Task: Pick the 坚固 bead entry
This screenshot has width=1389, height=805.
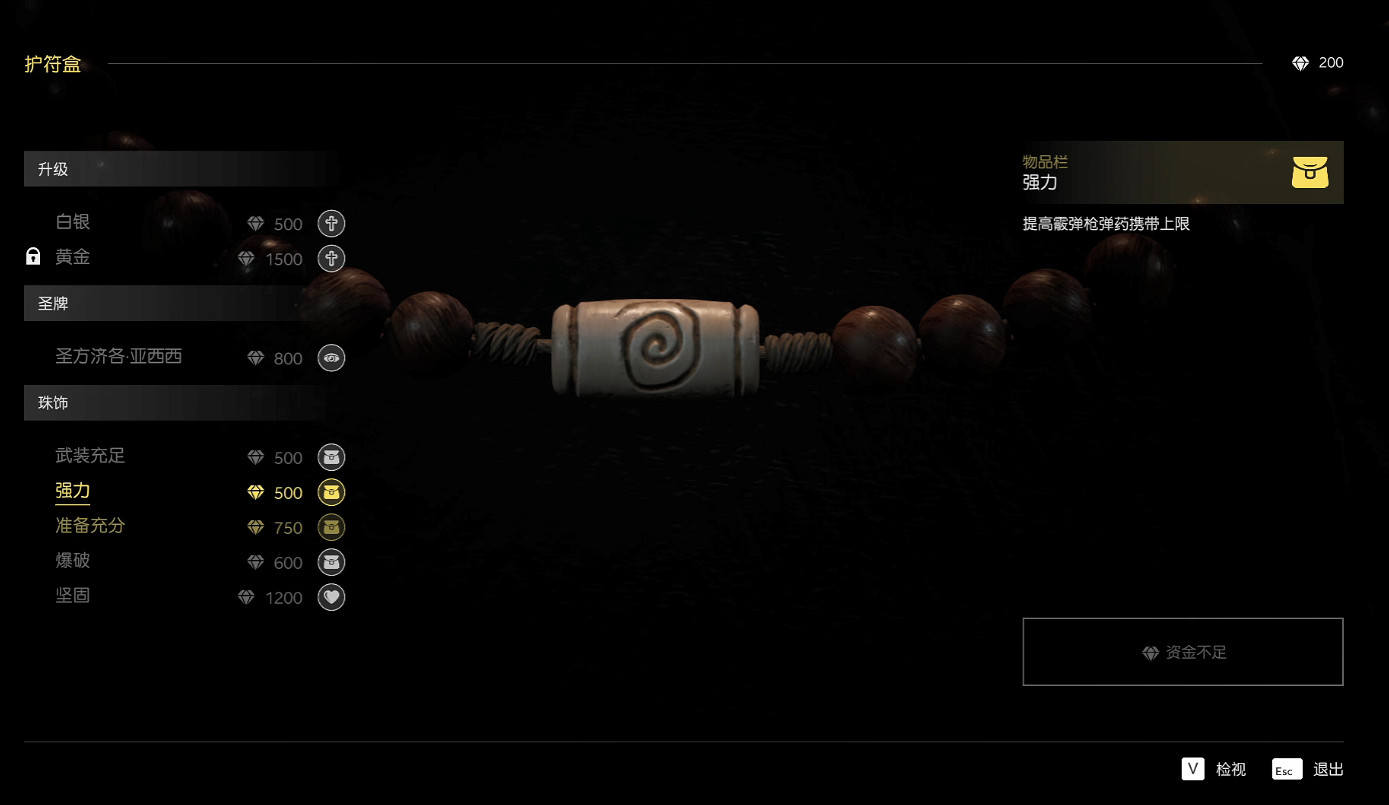Action: click(74, 597)
